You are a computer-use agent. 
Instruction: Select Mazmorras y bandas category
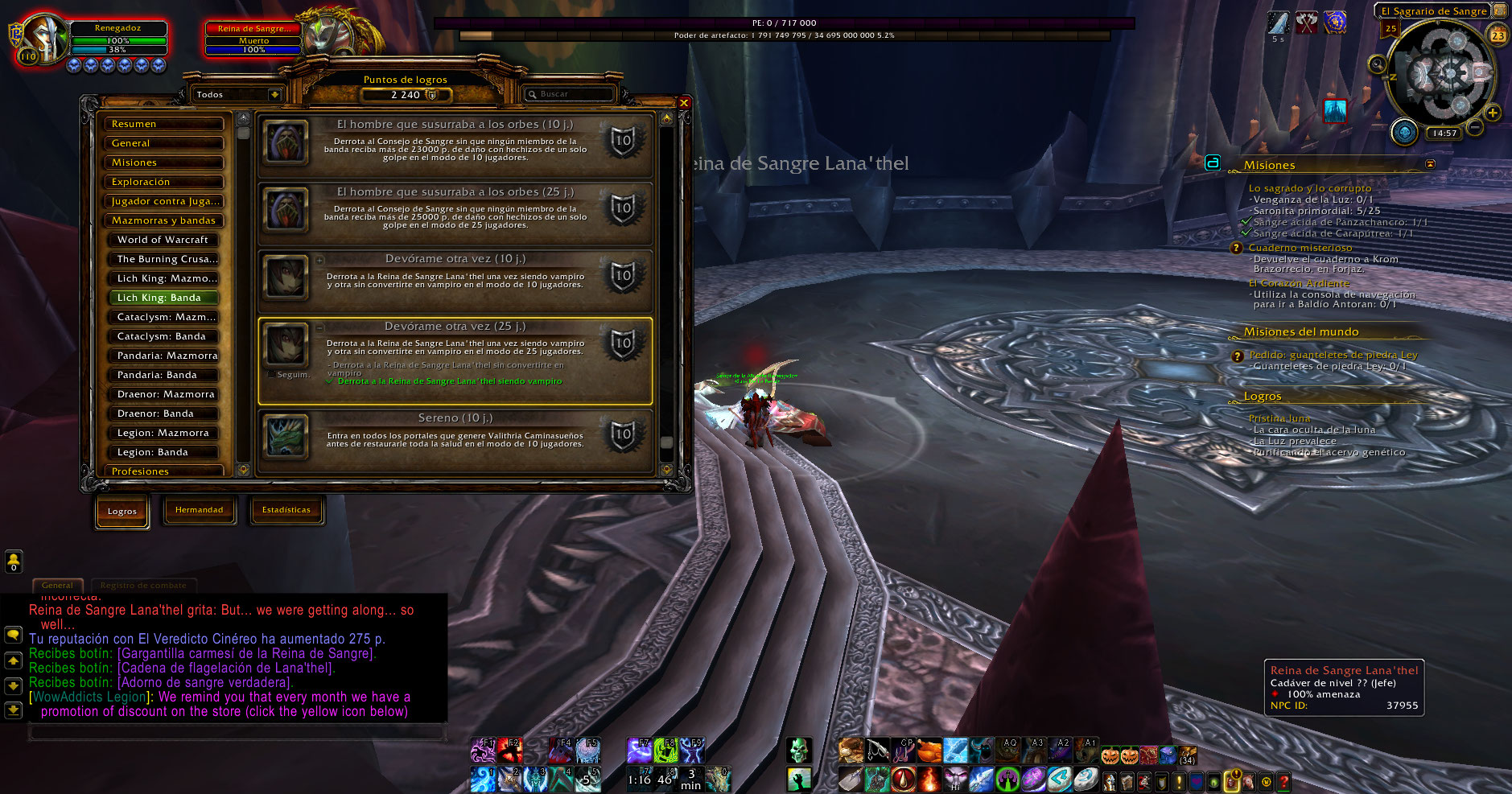163,220
